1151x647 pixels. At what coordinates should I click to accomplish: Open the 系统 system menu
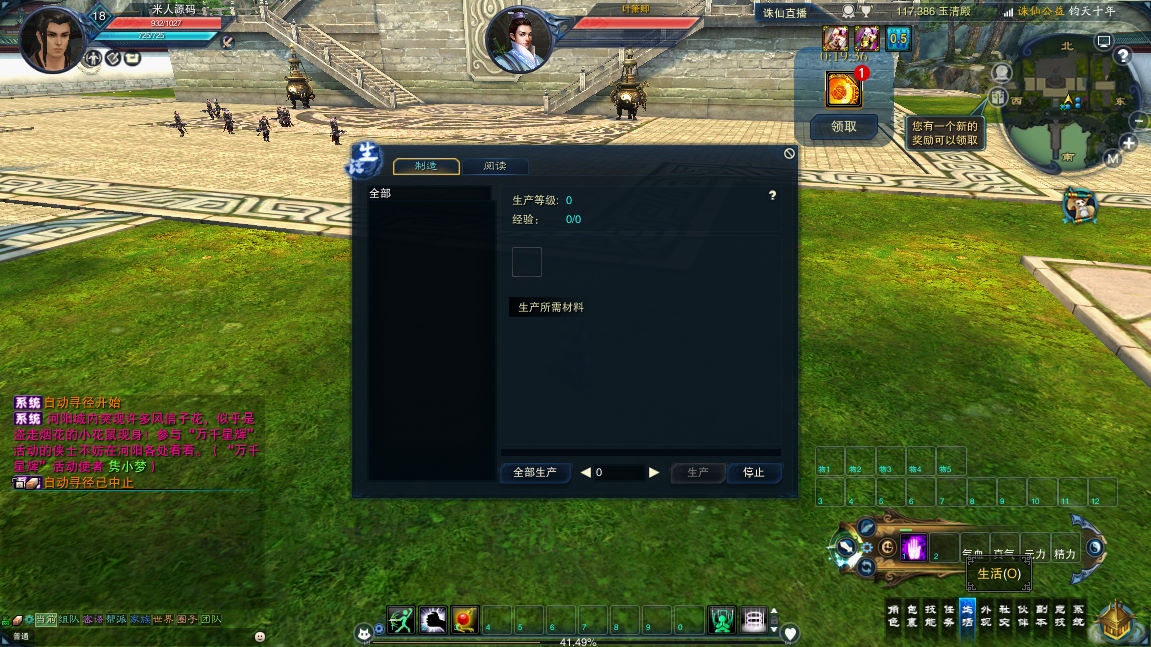click(x=1078, y=614)
